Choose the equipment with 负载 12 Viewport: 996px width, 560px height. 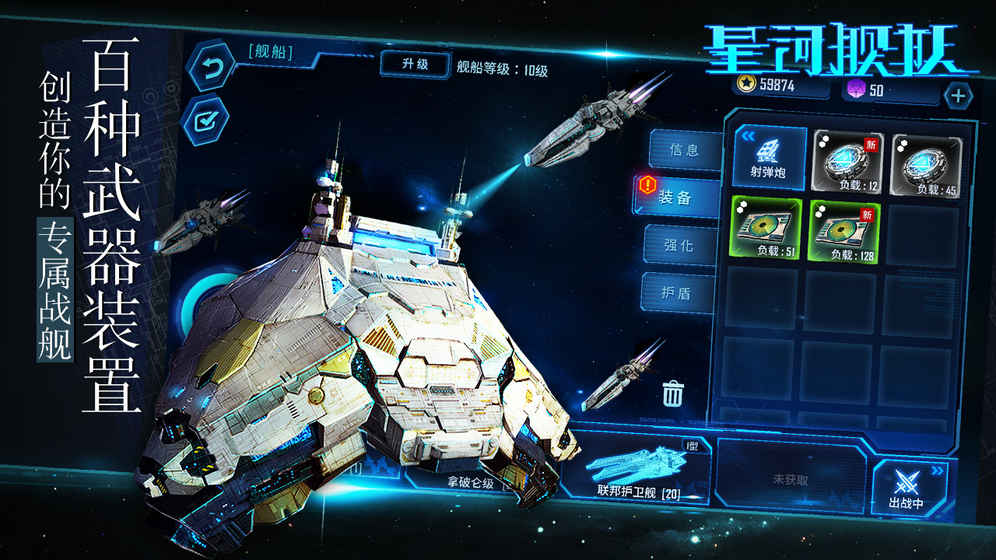847,160
